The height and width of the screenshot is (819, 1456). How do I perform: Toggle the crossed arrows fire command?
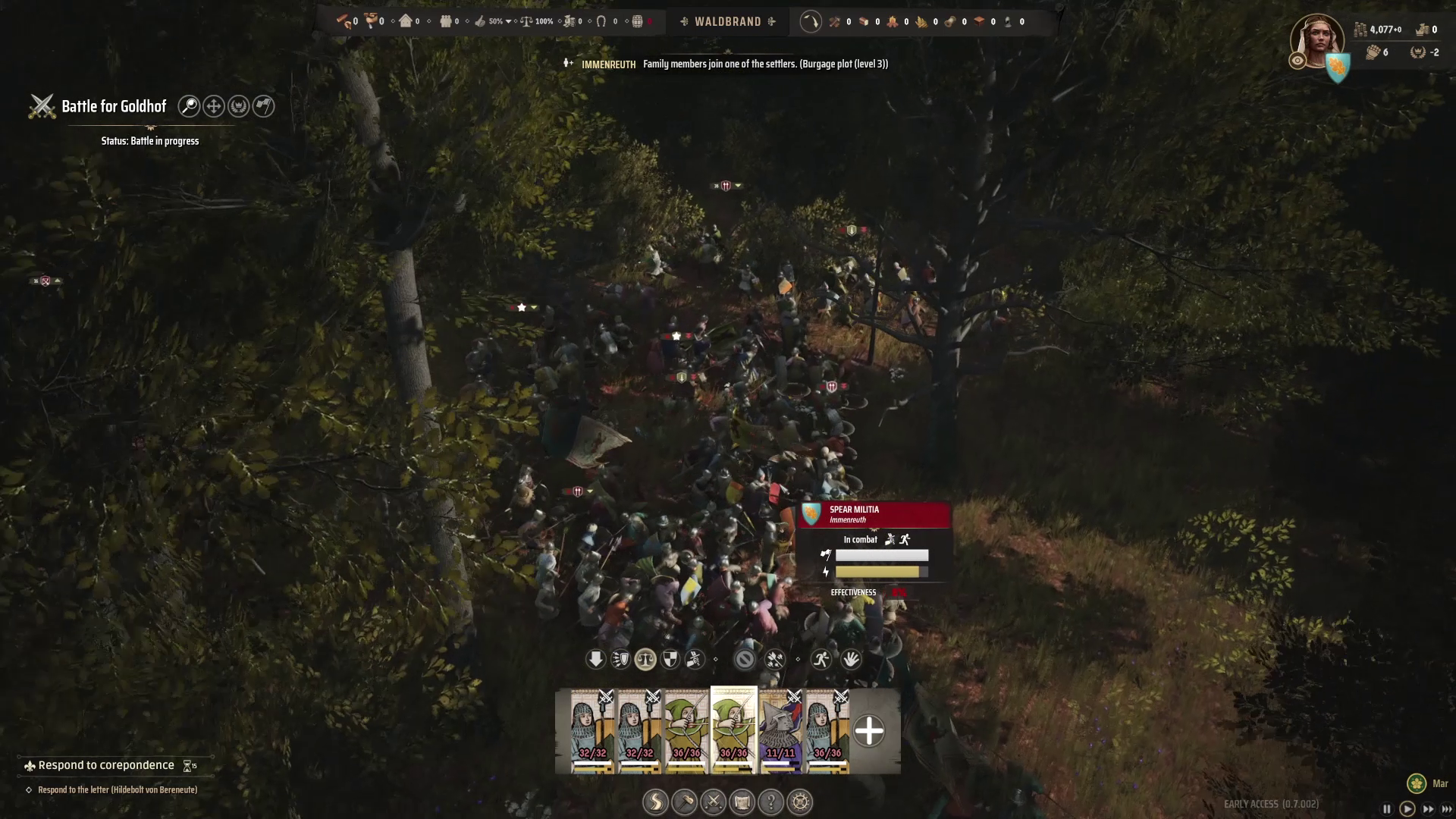tap(774, 659)
